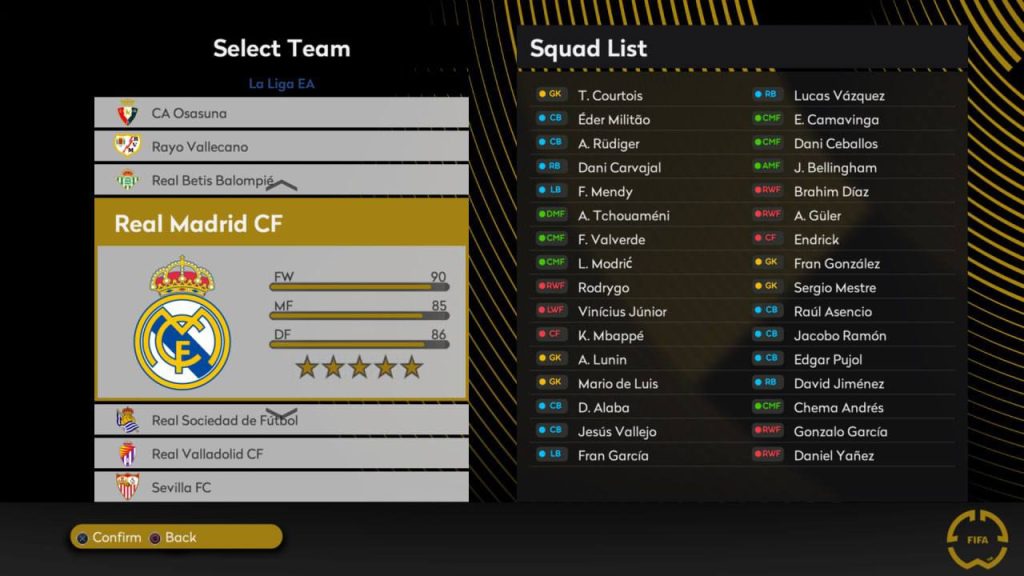Choose K. Mbappé squad row
The image size is (1024, 576).
click(x=610, y=336)
